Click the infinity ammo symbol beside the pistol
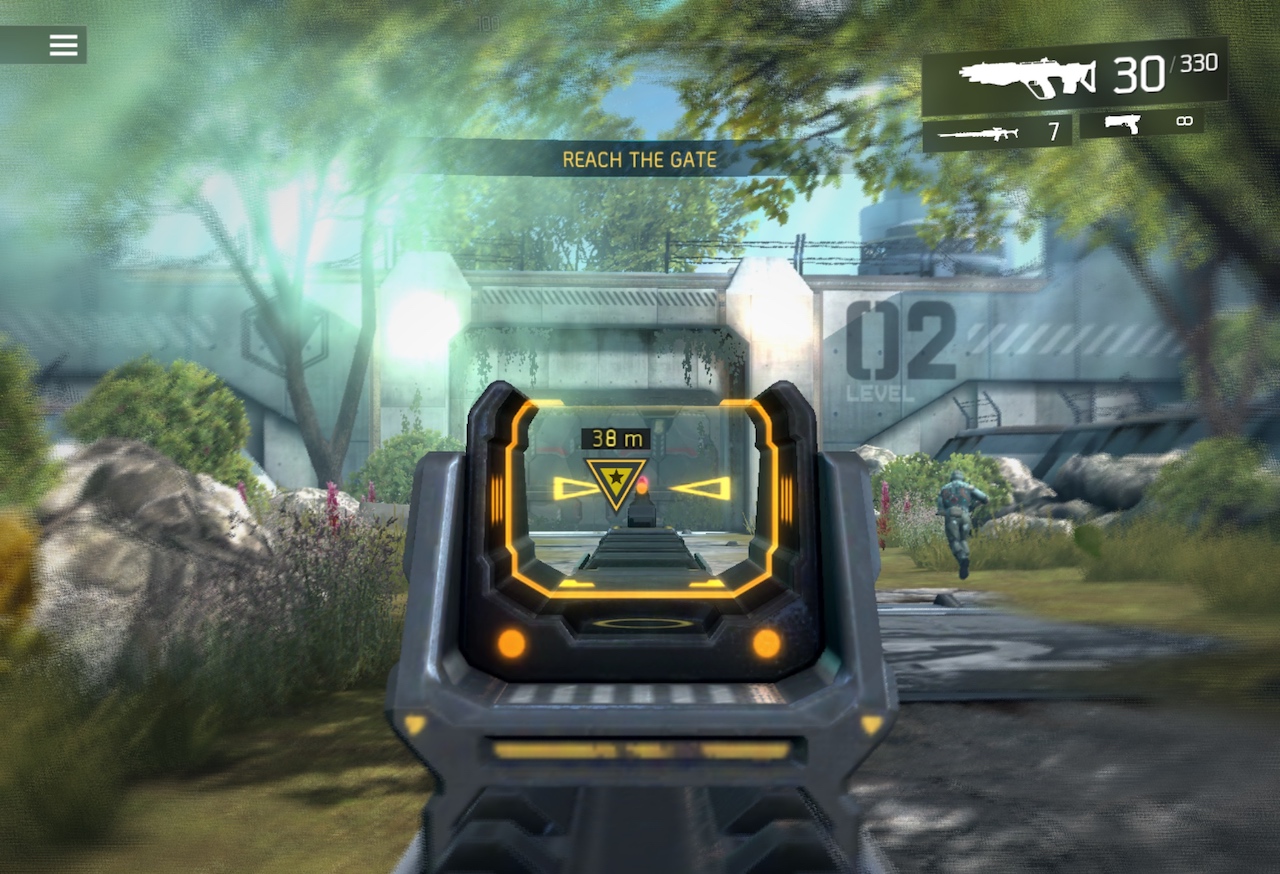This screenshot has width=1280, height=874. tap(1184, 122)
